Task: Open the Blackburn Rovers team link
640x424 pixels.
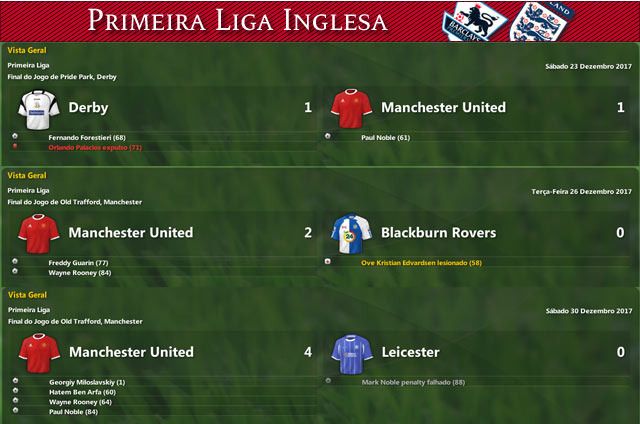Action: click(x=438, y=233)
